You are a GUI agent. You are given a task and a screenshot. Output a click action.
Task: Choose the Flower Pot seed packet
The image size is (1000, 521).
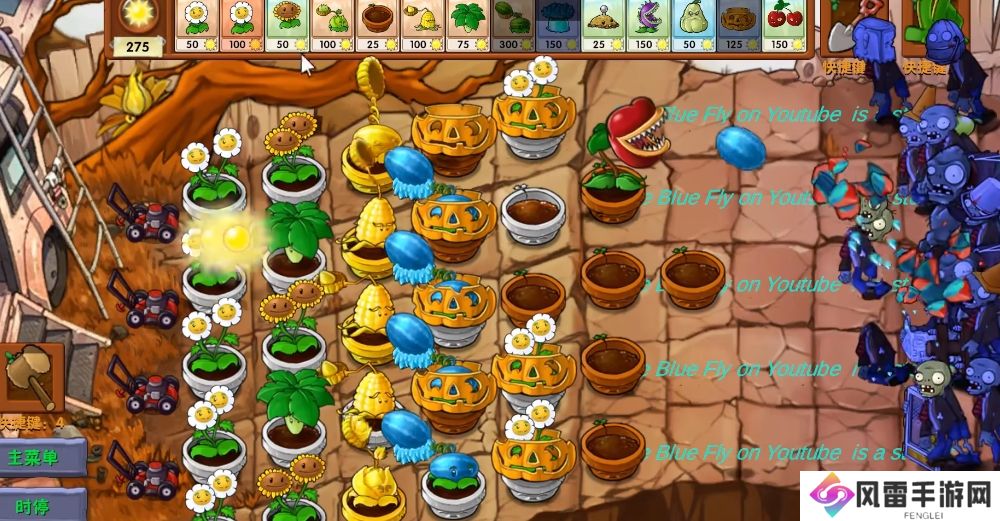pyautogui.click(x=376, y=25)
